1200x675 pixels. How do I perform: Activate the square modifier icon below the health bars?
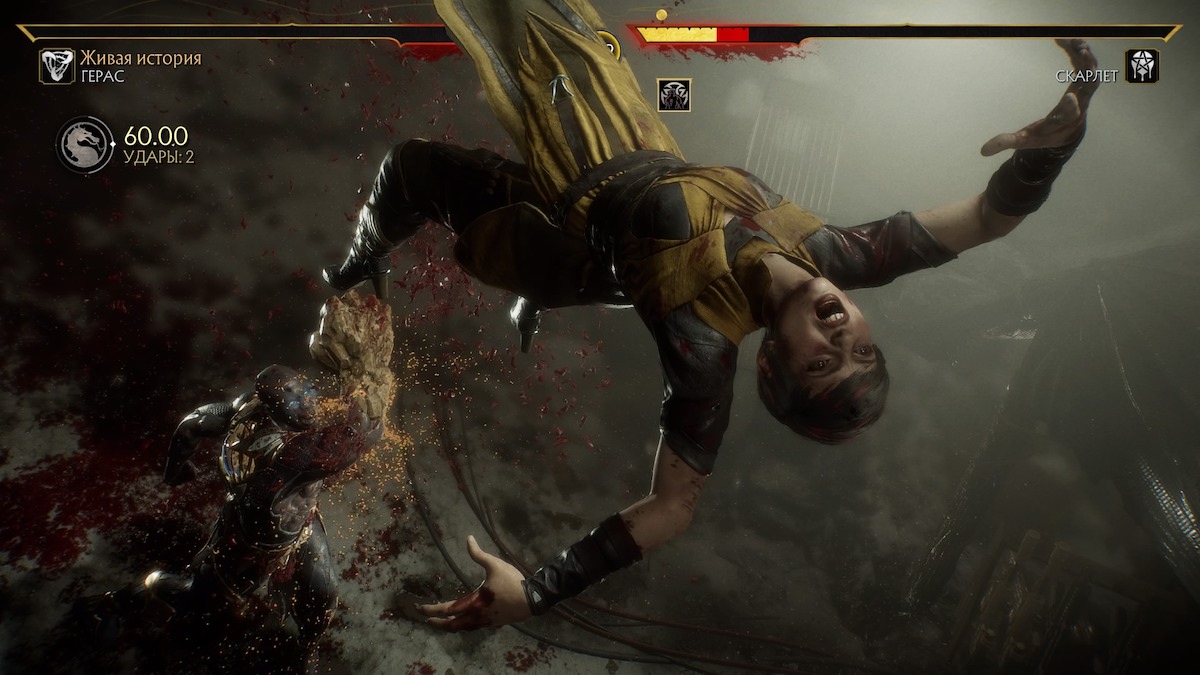pos(674,95)
